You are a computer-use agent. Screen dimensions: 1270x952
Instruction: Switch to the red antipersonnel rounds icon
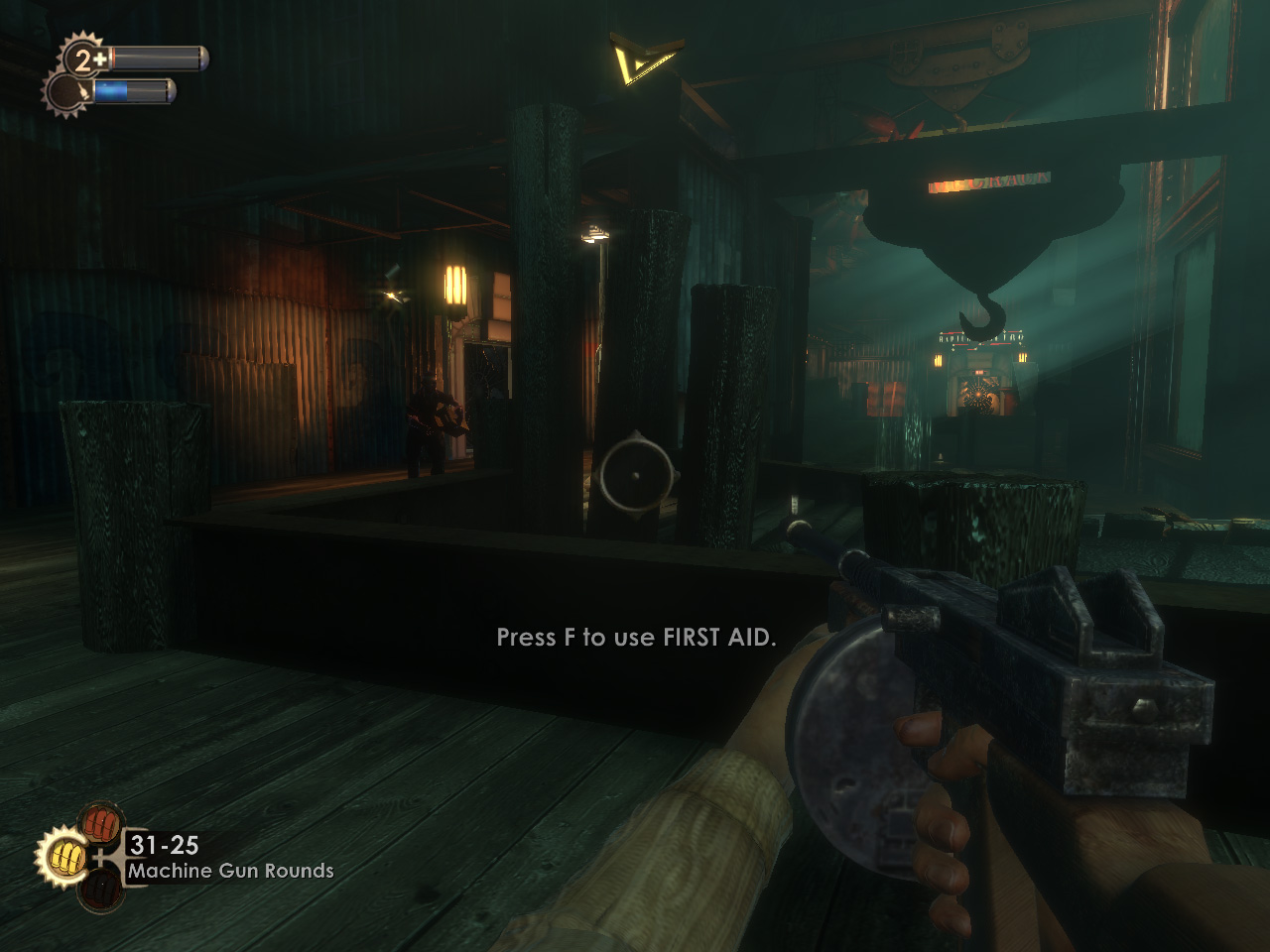click(x=100, y=822)
